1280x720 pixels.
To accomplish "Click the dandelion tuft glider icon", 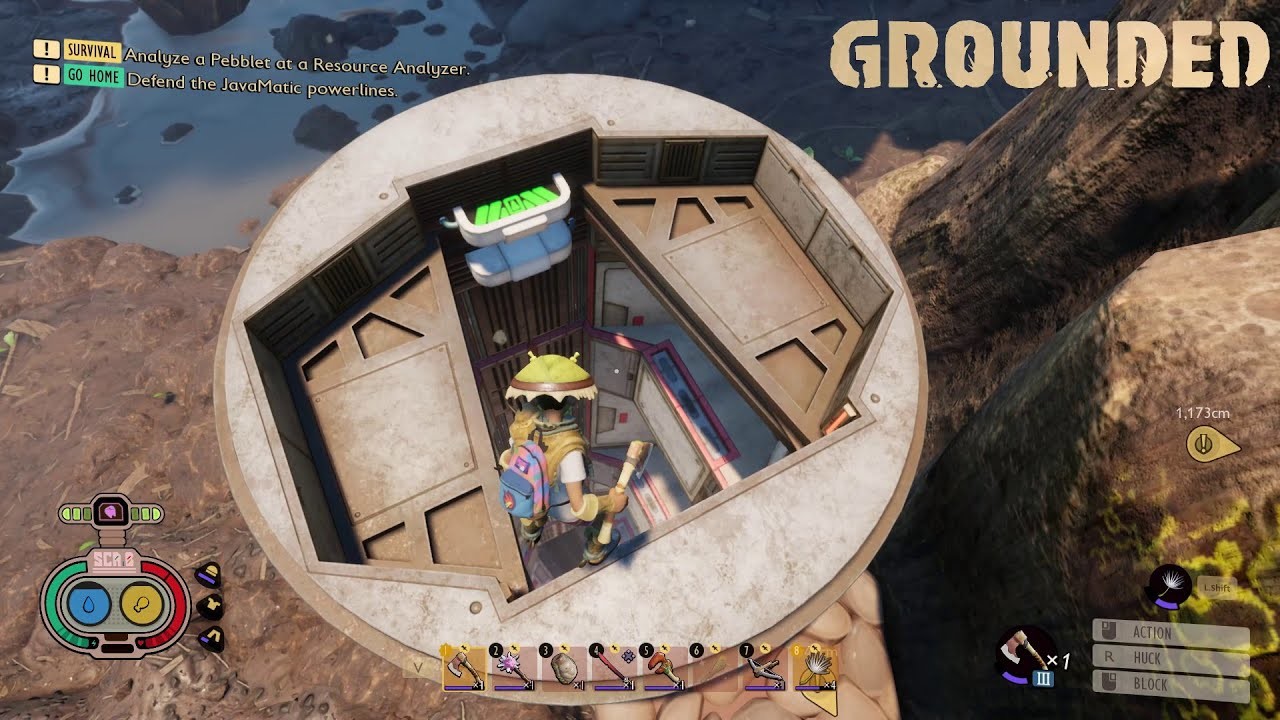I will (x=1168, y=584).
